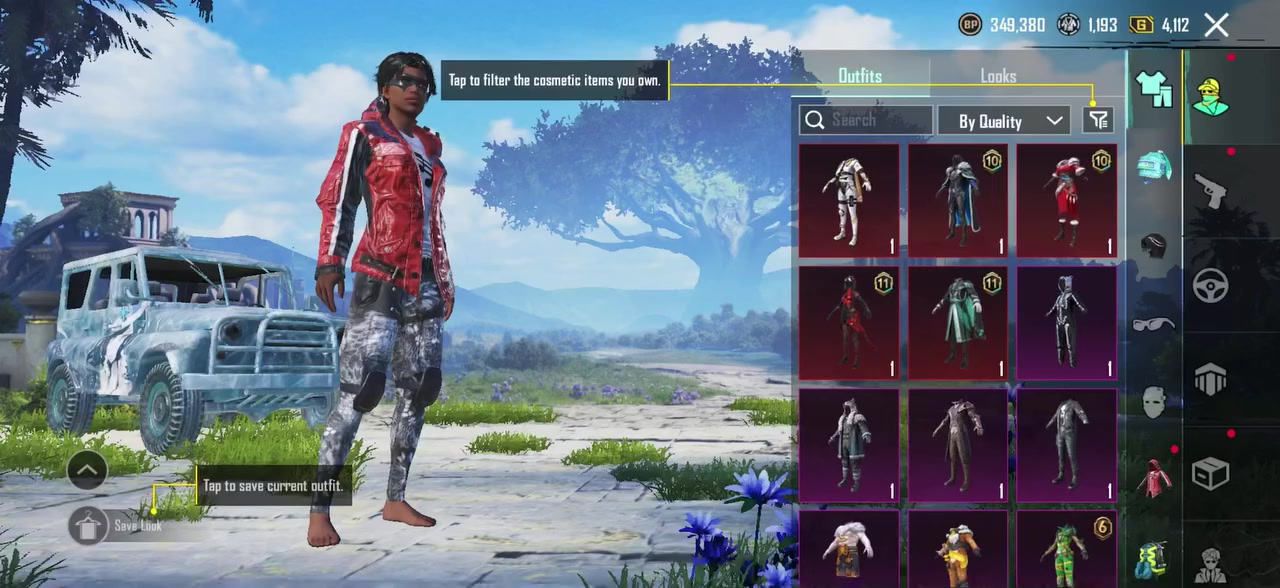Open the By Quality sort dropdown
This screenshot has height=588, width=1280.
pos(1004,121)
